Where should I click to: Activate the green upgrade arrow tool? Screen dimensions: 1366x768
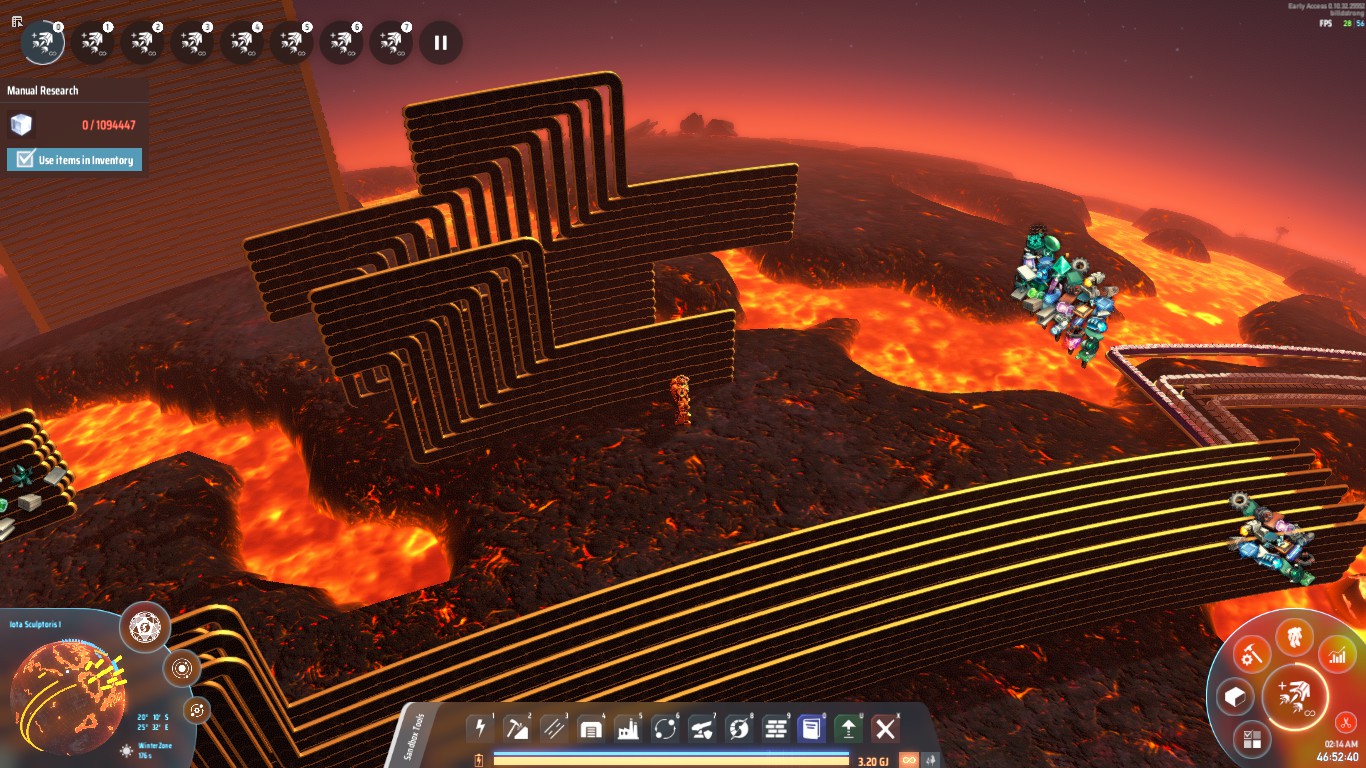coord(848,728)
